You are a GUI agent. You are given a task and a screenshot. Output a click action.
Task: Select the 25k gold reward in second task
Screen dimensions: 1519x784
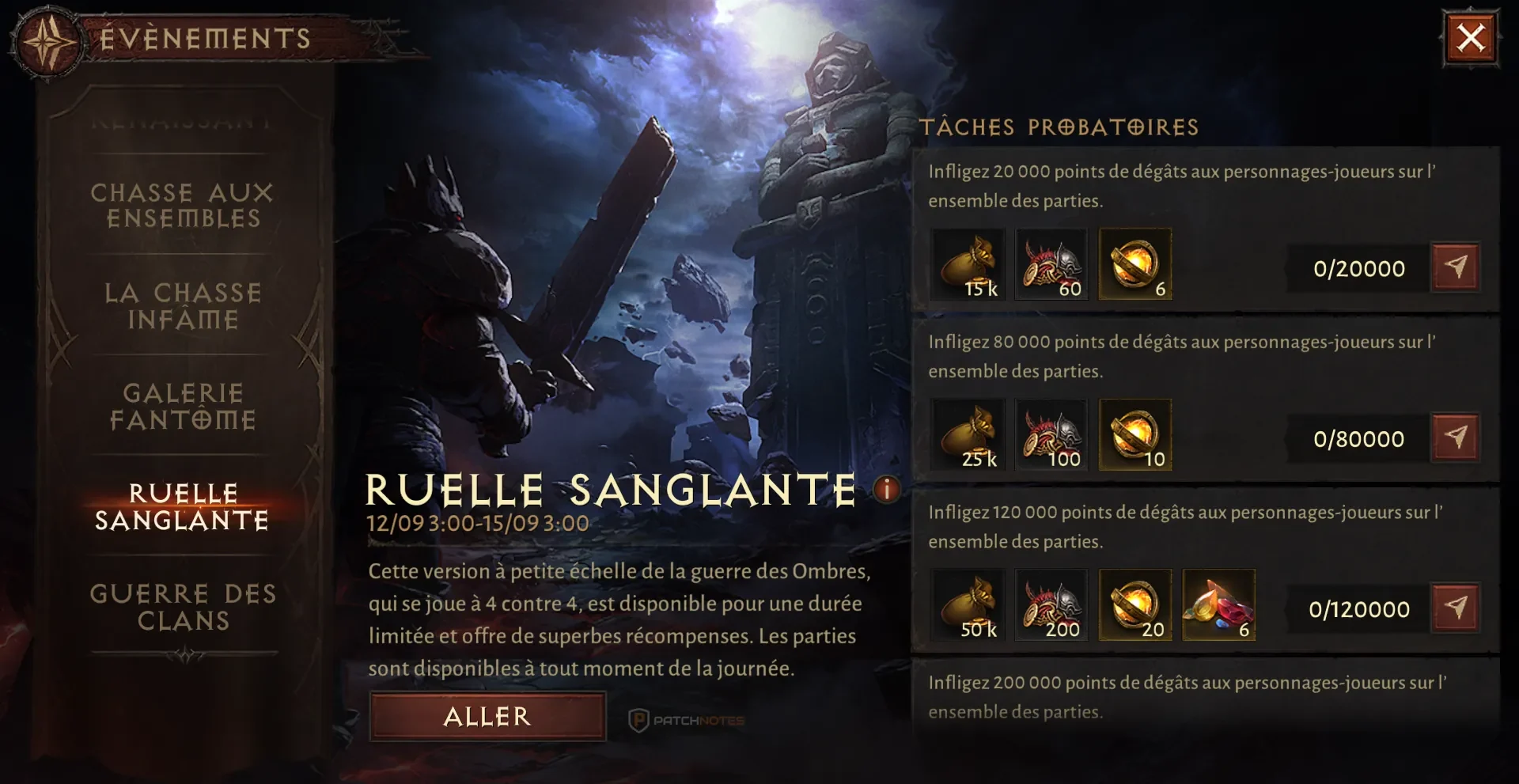(x=967, y=434)
